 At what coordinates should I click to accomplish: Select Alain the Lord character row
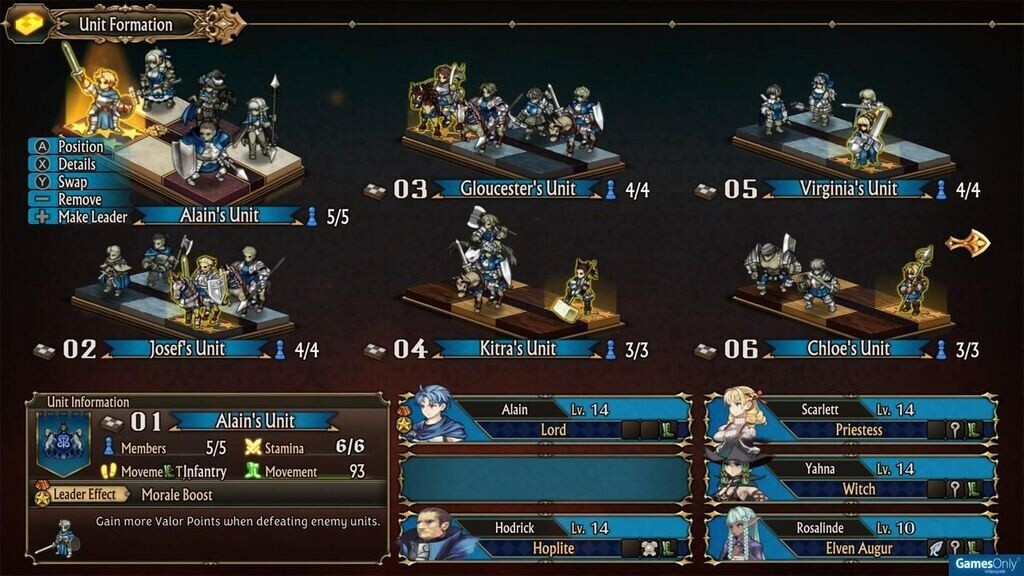coord(545,419)
